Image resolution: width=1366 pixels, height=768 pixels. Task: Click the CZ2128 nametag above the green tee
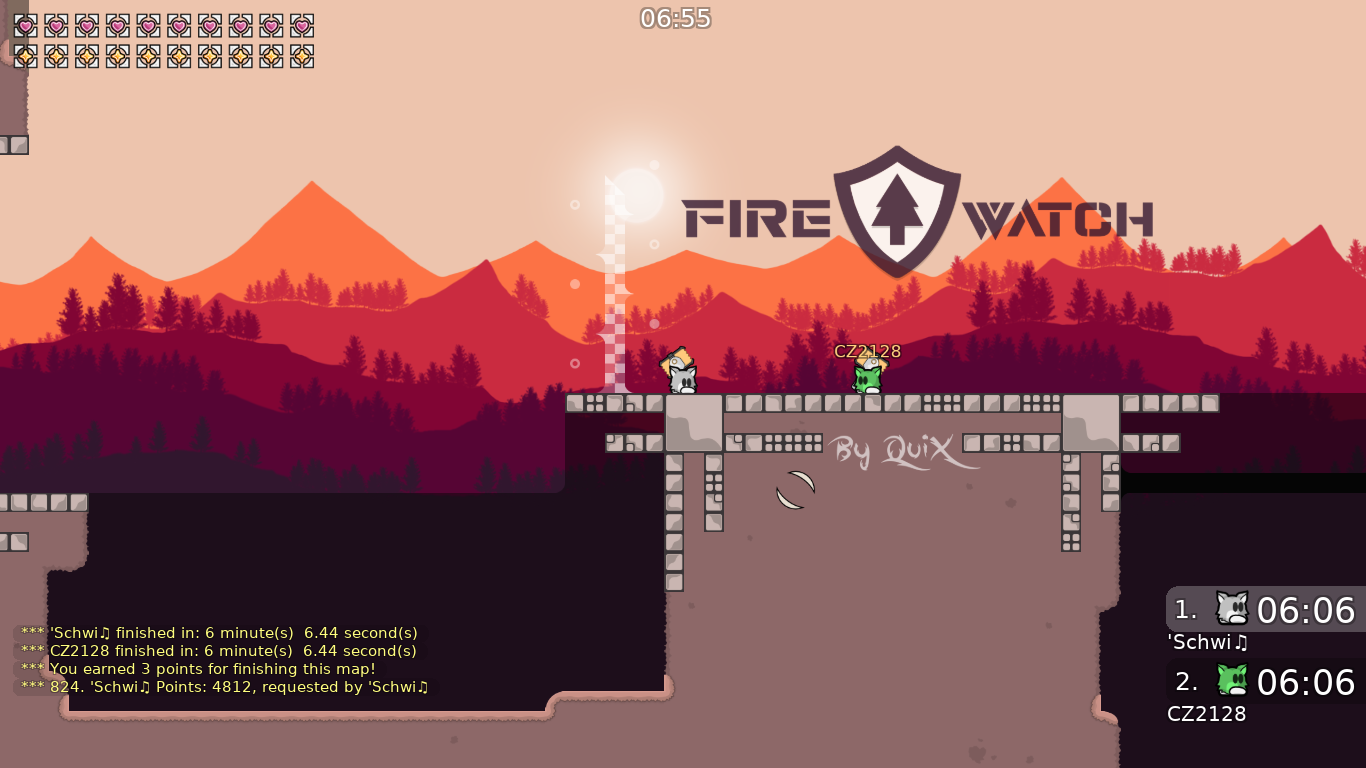click(866, 351)
